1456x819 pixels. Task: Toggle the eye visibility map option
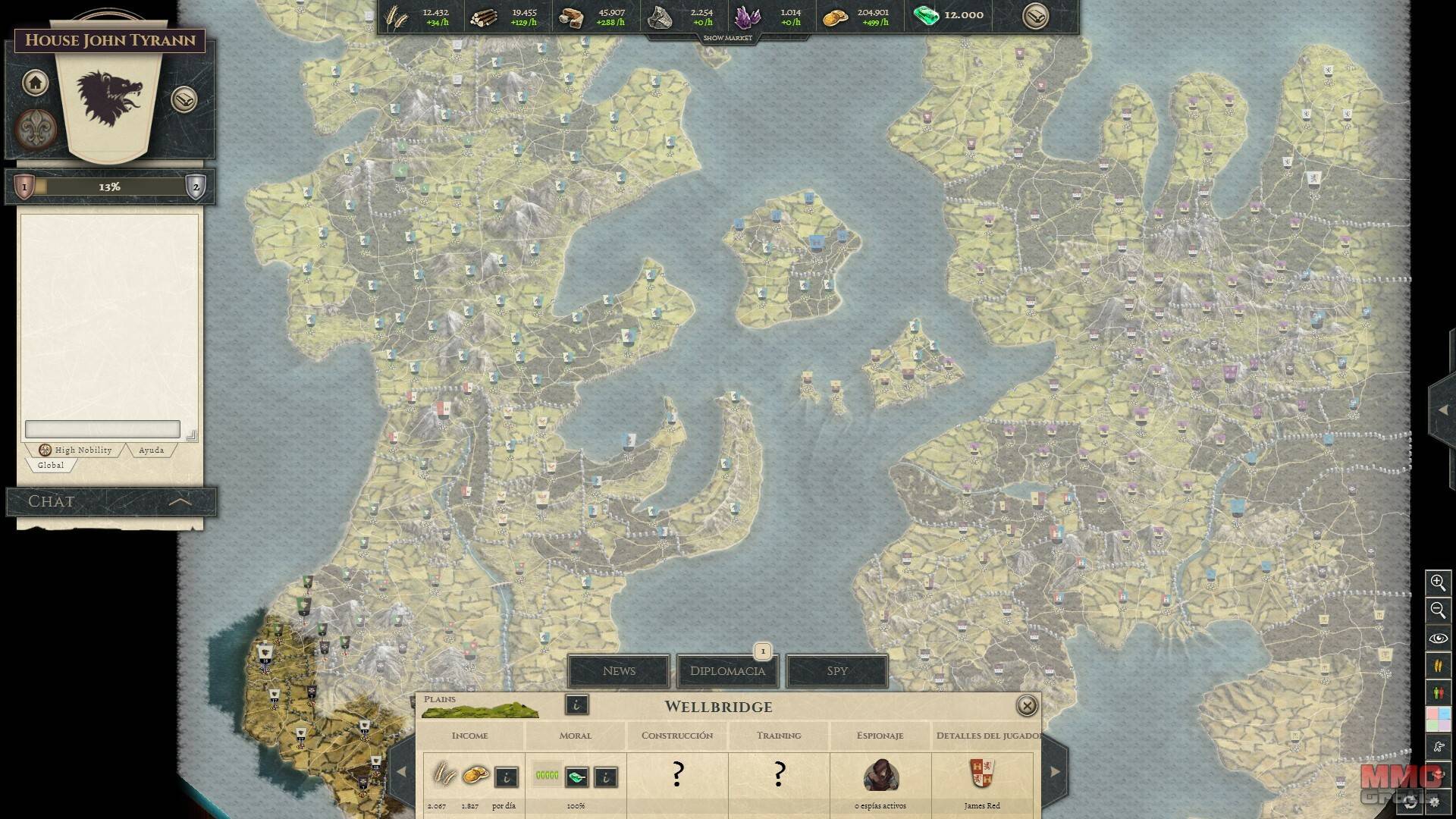point(1438,639)
